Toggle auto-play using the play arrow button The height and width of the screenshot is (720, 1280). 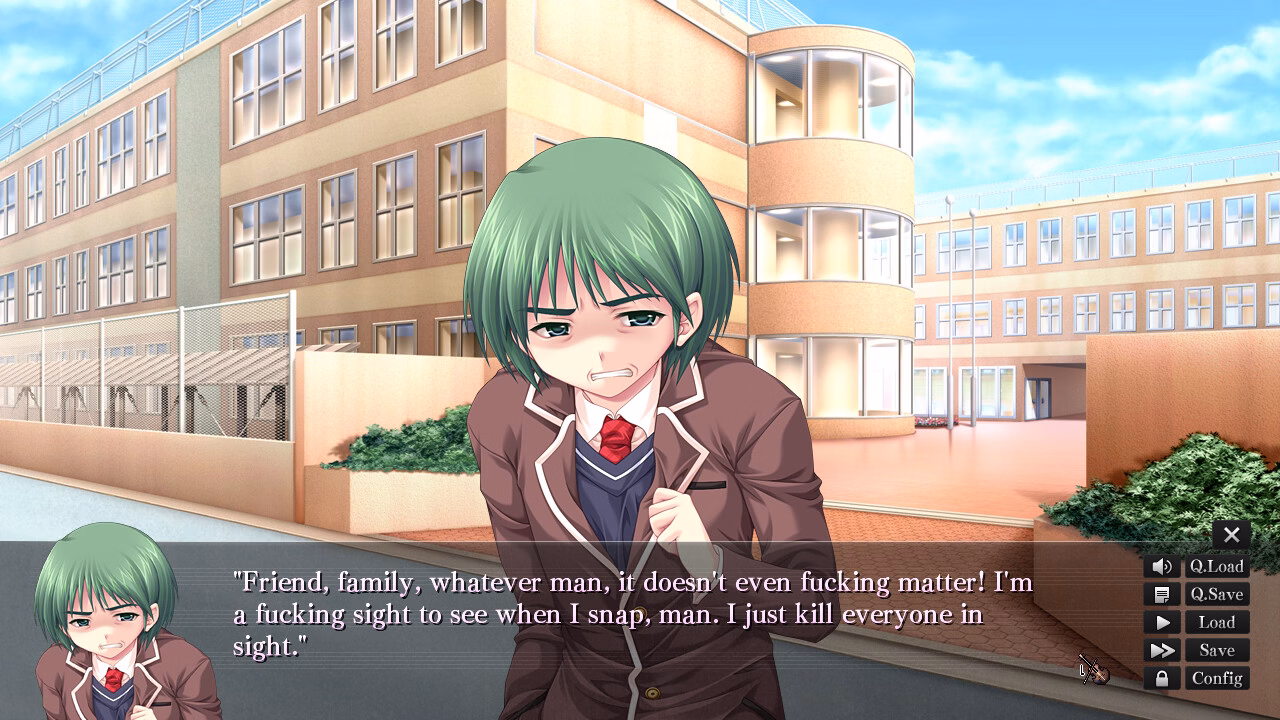1163,622
